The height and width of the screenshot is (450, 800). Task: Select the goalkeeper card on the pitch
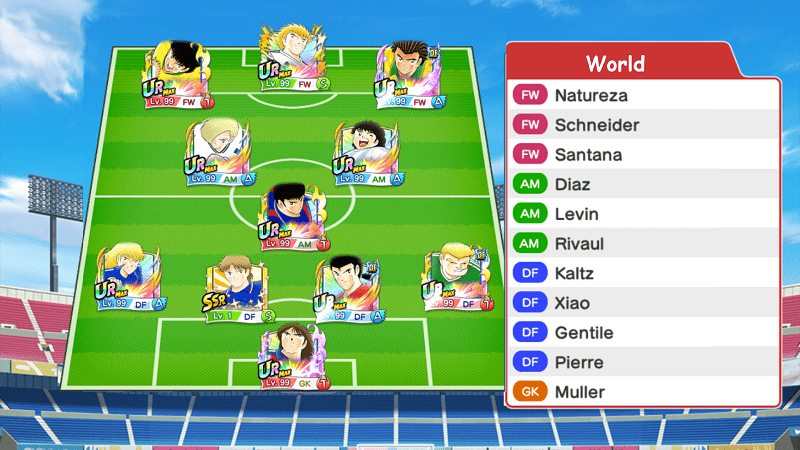[x=294, y=357]
